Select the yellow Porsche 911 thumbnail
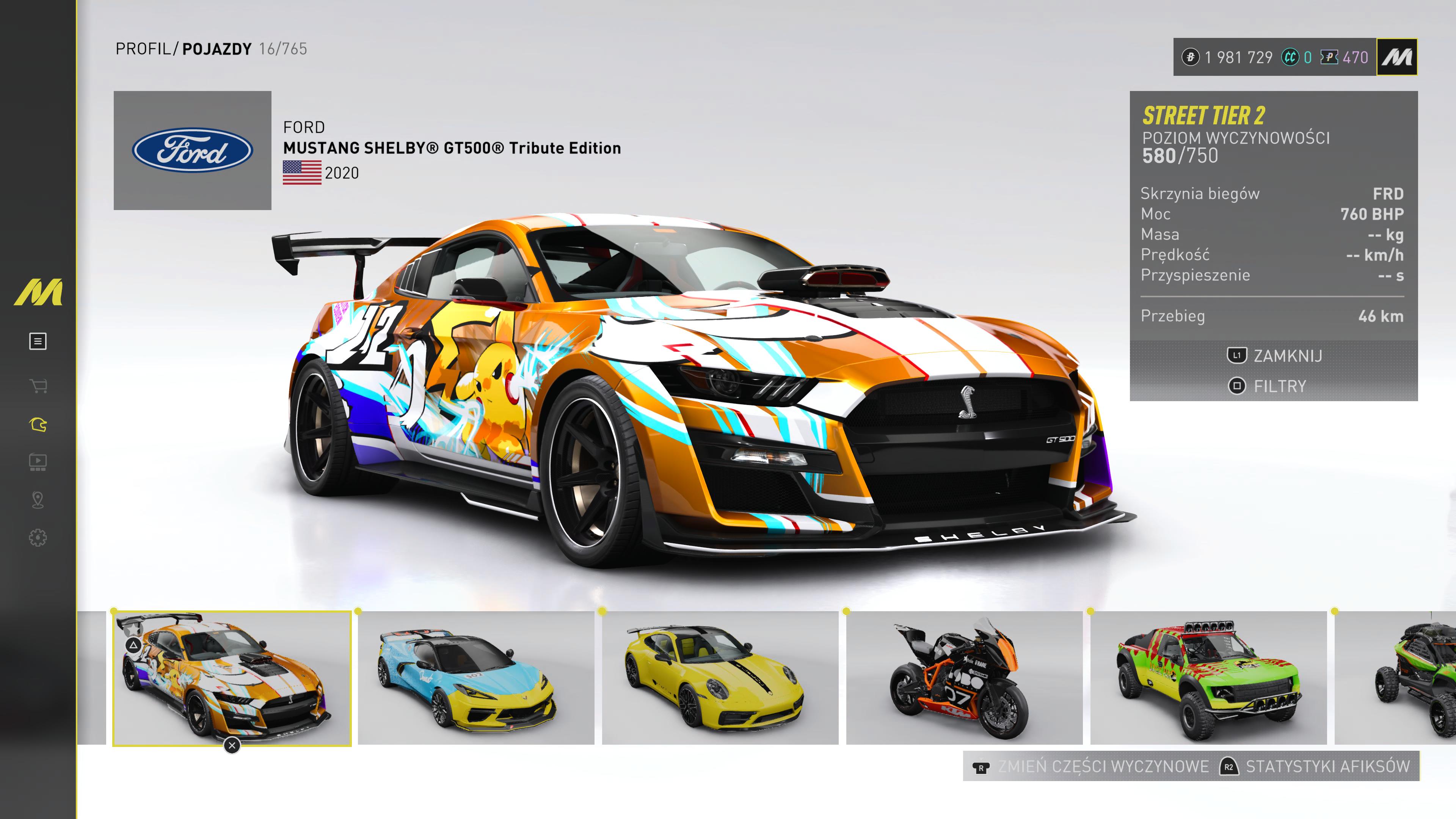 720,678
